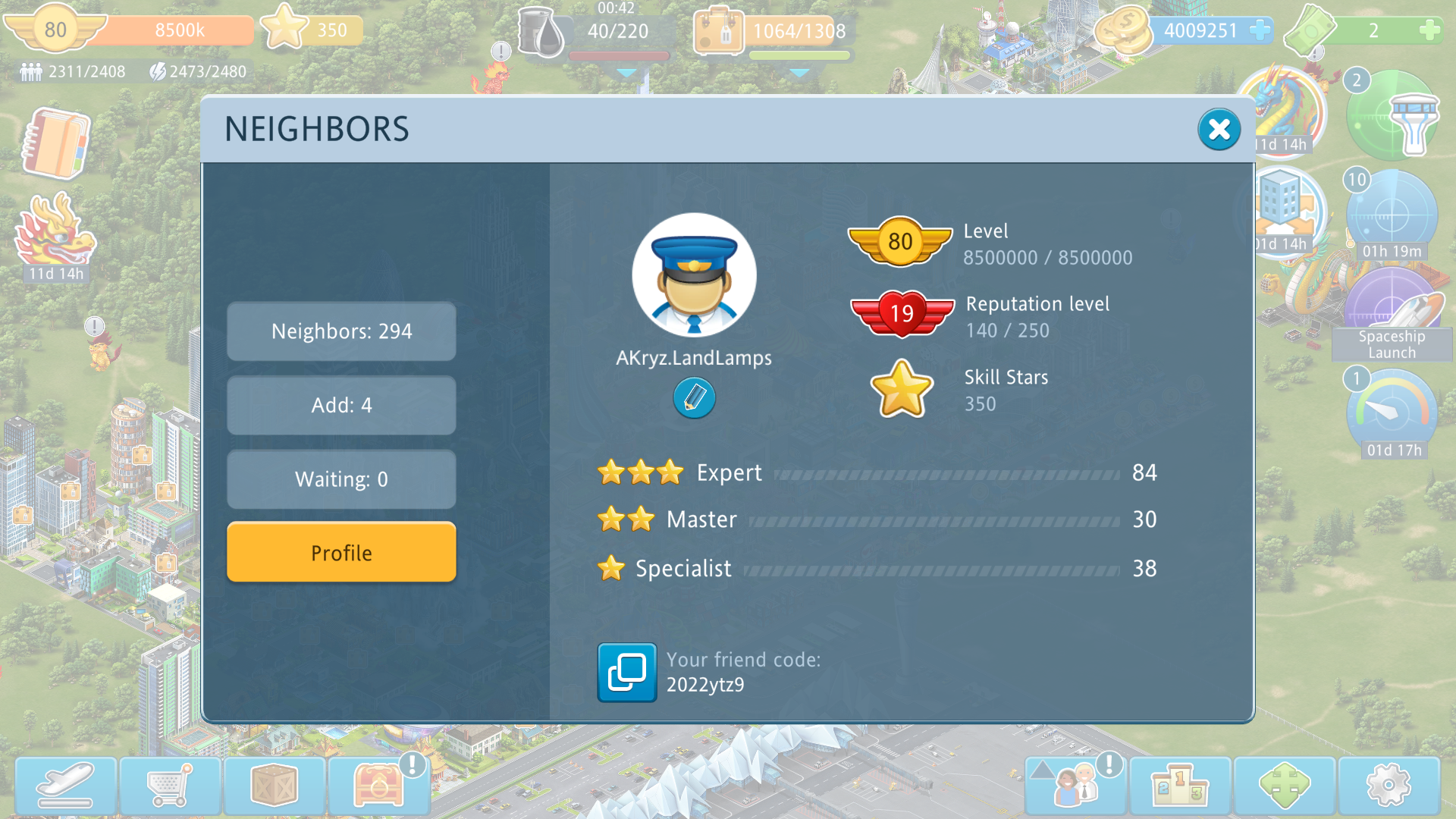
Task: Open the gear settings menu
Action: coord(1389,786)
